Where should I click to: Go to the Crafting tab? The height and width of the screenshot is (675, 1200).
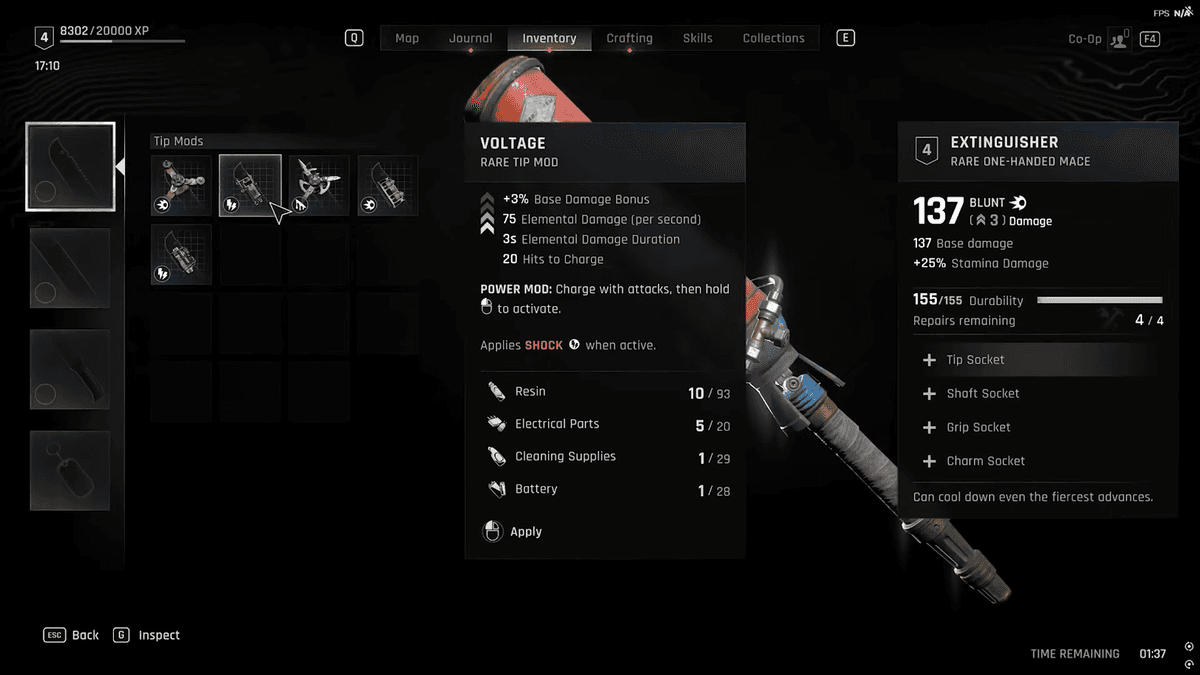629,38
